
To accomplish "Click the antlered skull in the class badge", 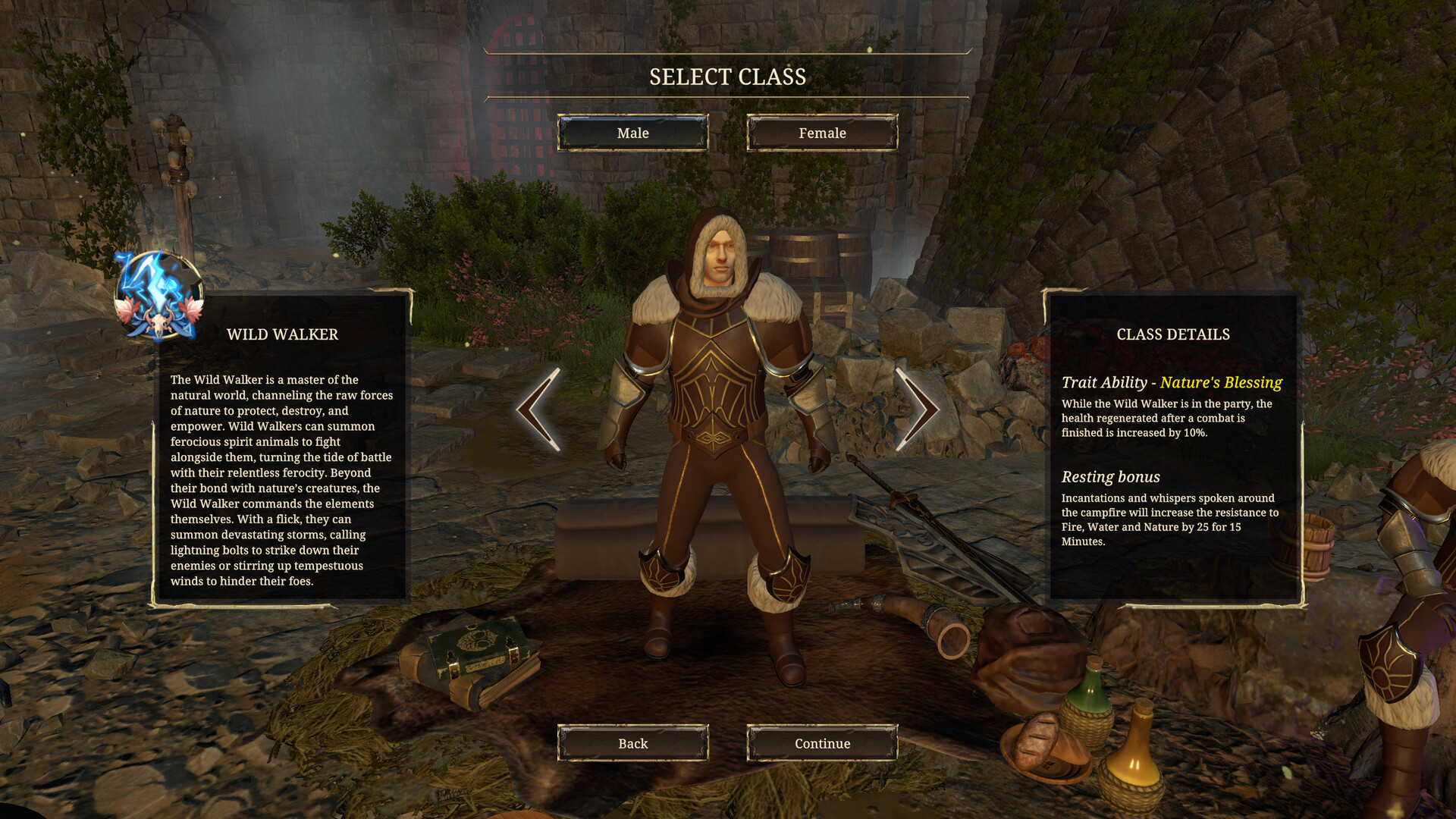I will pos(159,322).
